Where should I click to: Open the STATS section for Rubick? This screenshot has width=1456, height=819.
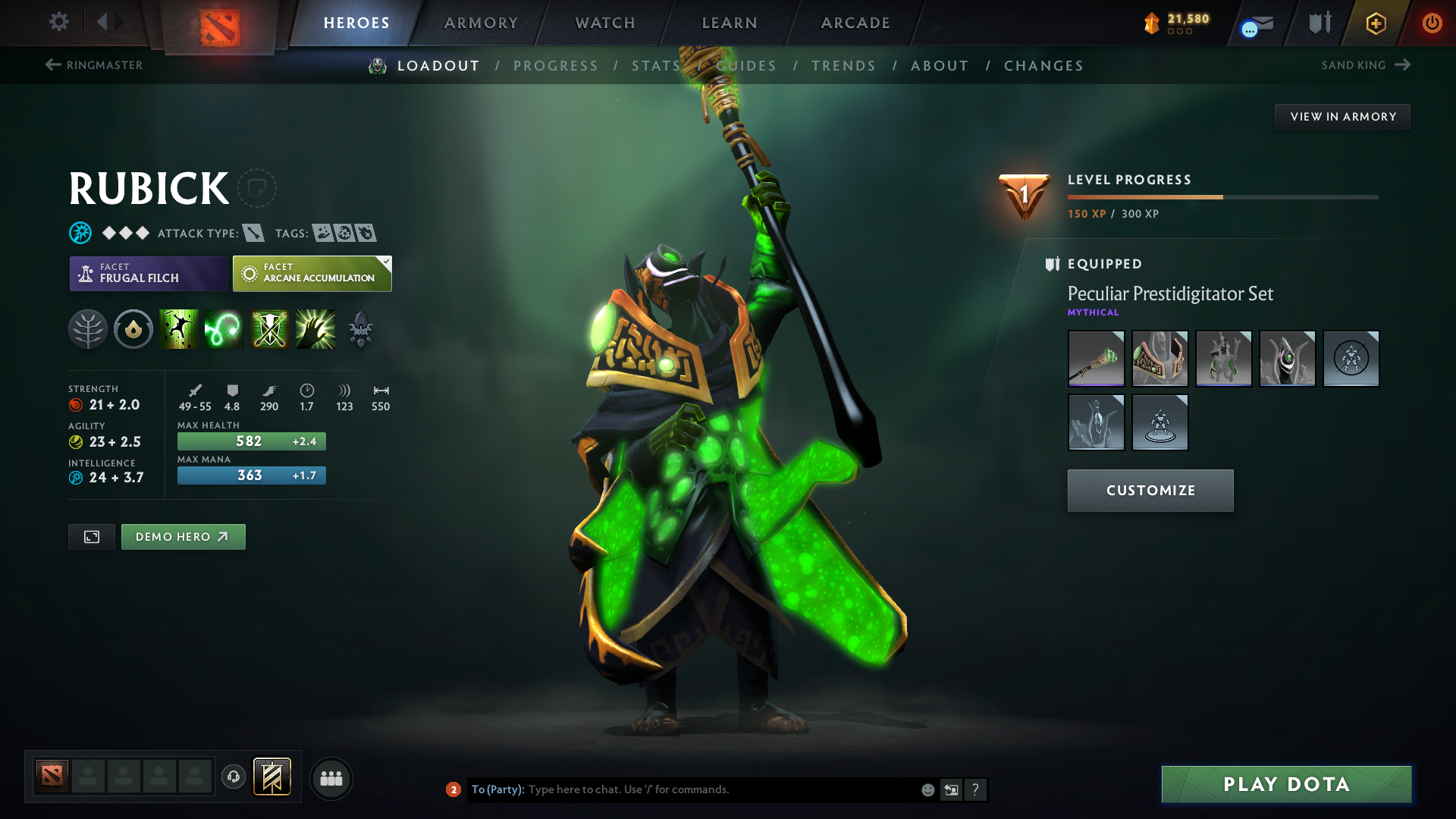pos(655,65)
